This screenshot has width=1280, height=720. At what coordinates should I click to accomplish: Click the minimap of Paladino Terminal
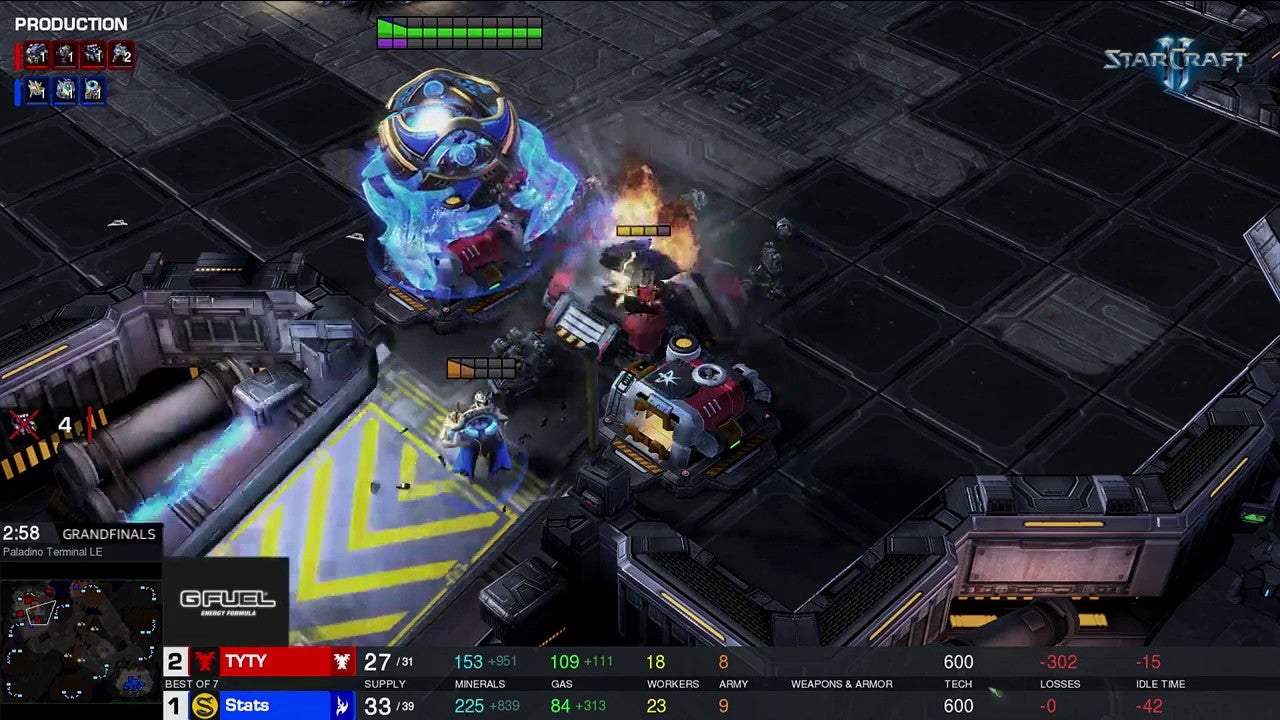(x=82, y=638)
